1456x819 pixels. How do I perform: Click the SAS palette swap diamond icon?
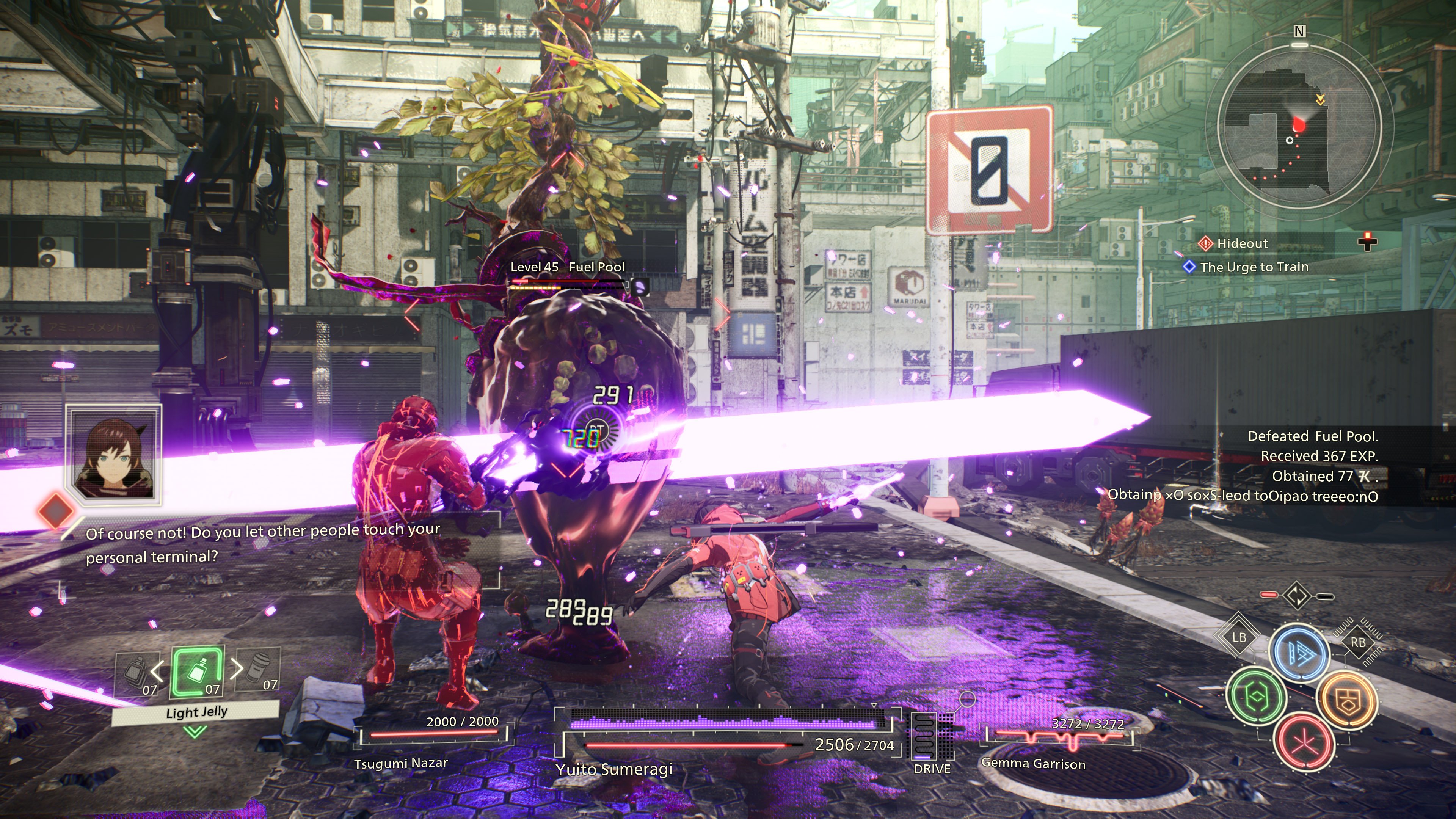(x=1297, y=596)
